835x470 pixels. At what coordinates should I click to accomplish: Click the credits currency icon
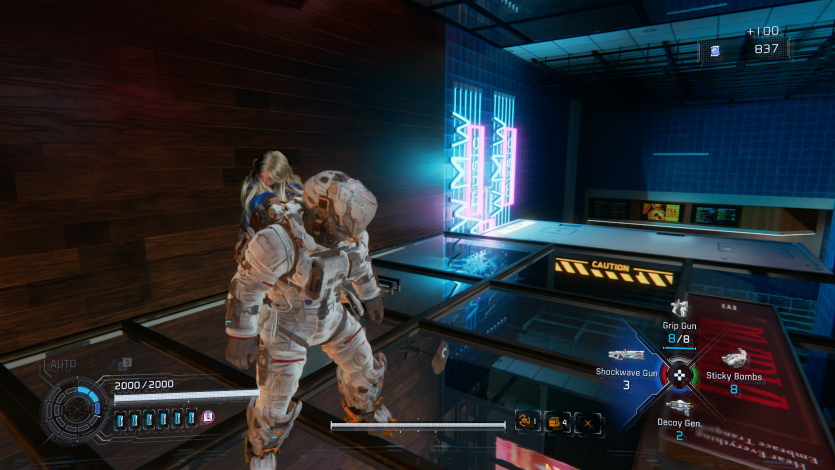click(x=715, y=50)
